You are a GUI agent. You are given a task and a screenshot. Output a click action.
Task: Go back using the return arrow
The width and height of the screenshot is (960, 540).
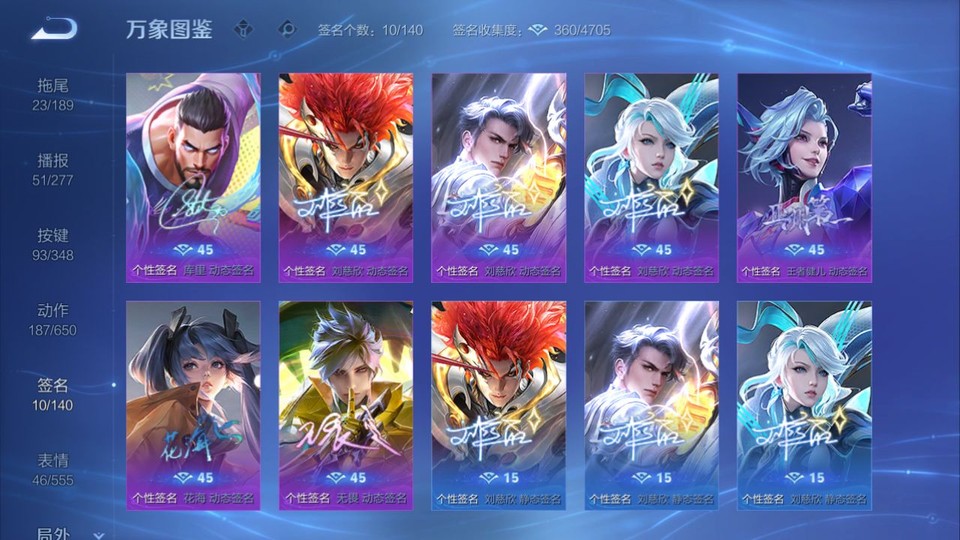pyautogui.click(x=53, y=29)
